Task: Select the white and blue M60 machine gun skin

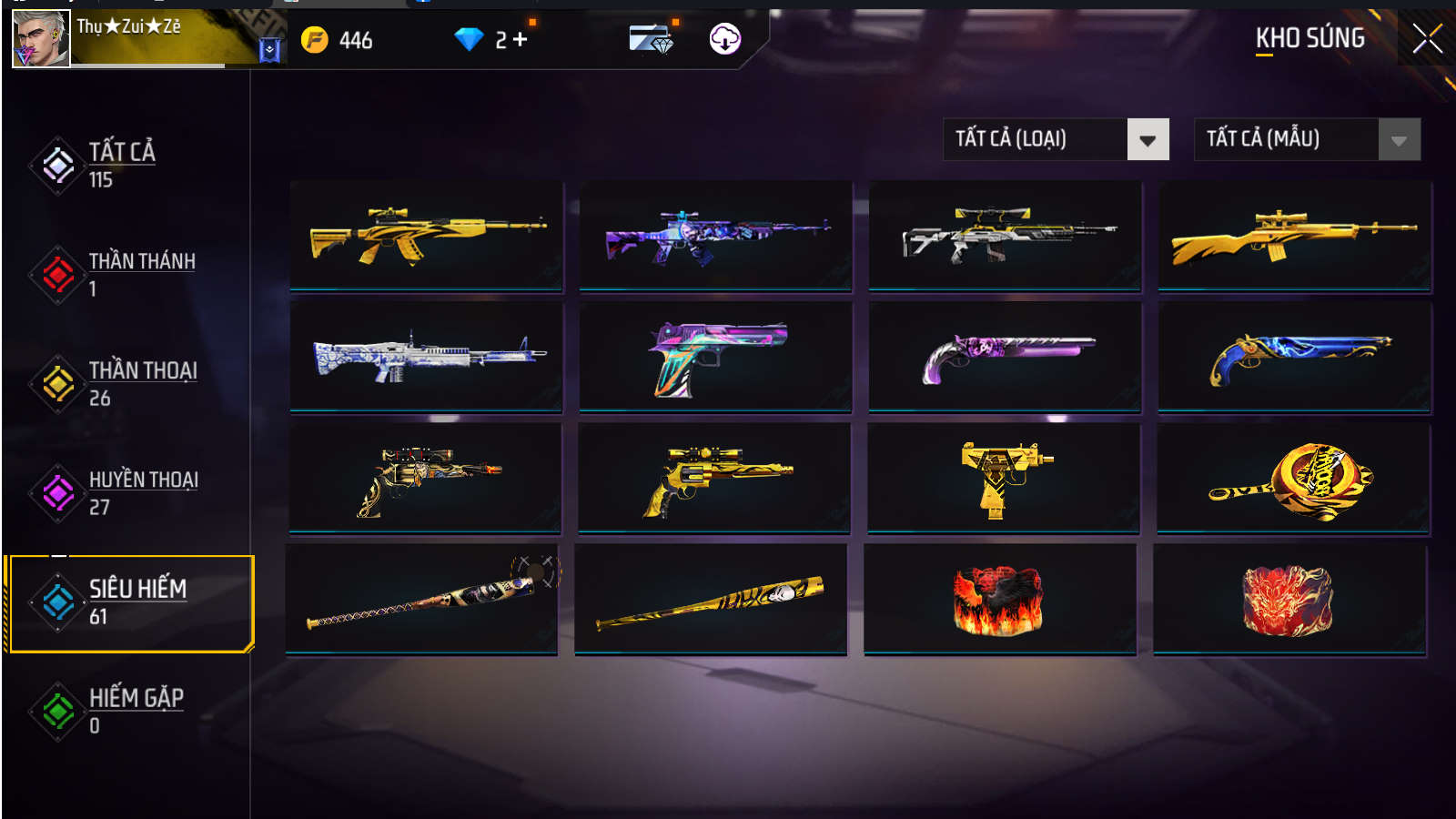Action: click(426, 357)
